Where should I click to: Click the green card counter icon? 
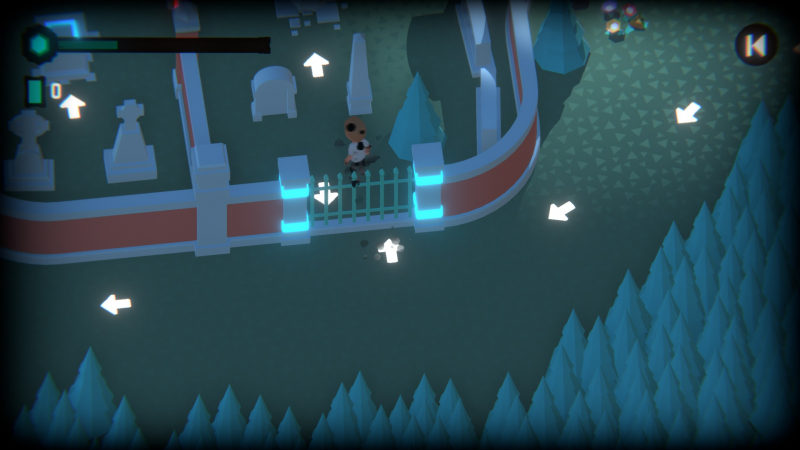(36, 91)
